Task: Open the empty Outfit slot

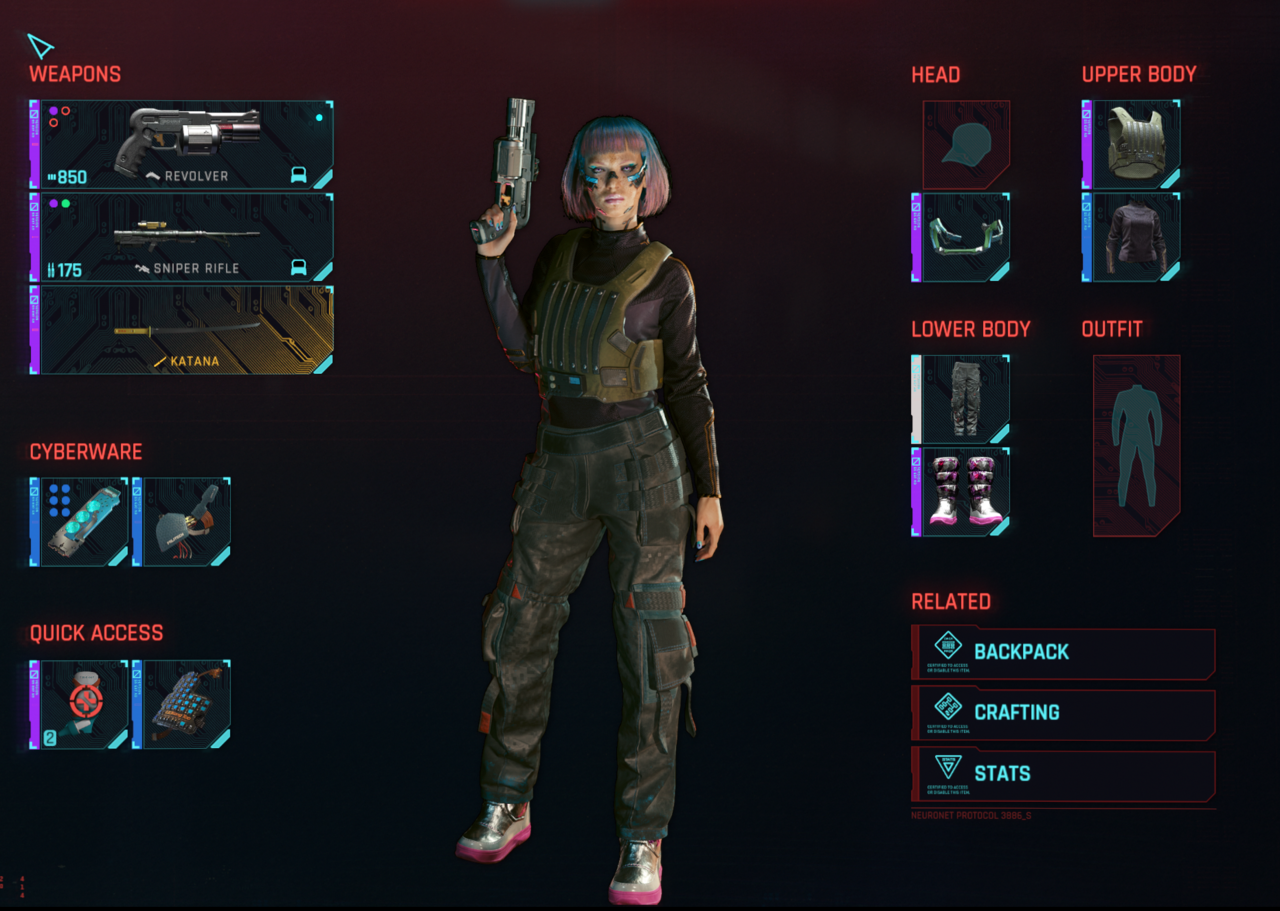Action: (1136, 446)
